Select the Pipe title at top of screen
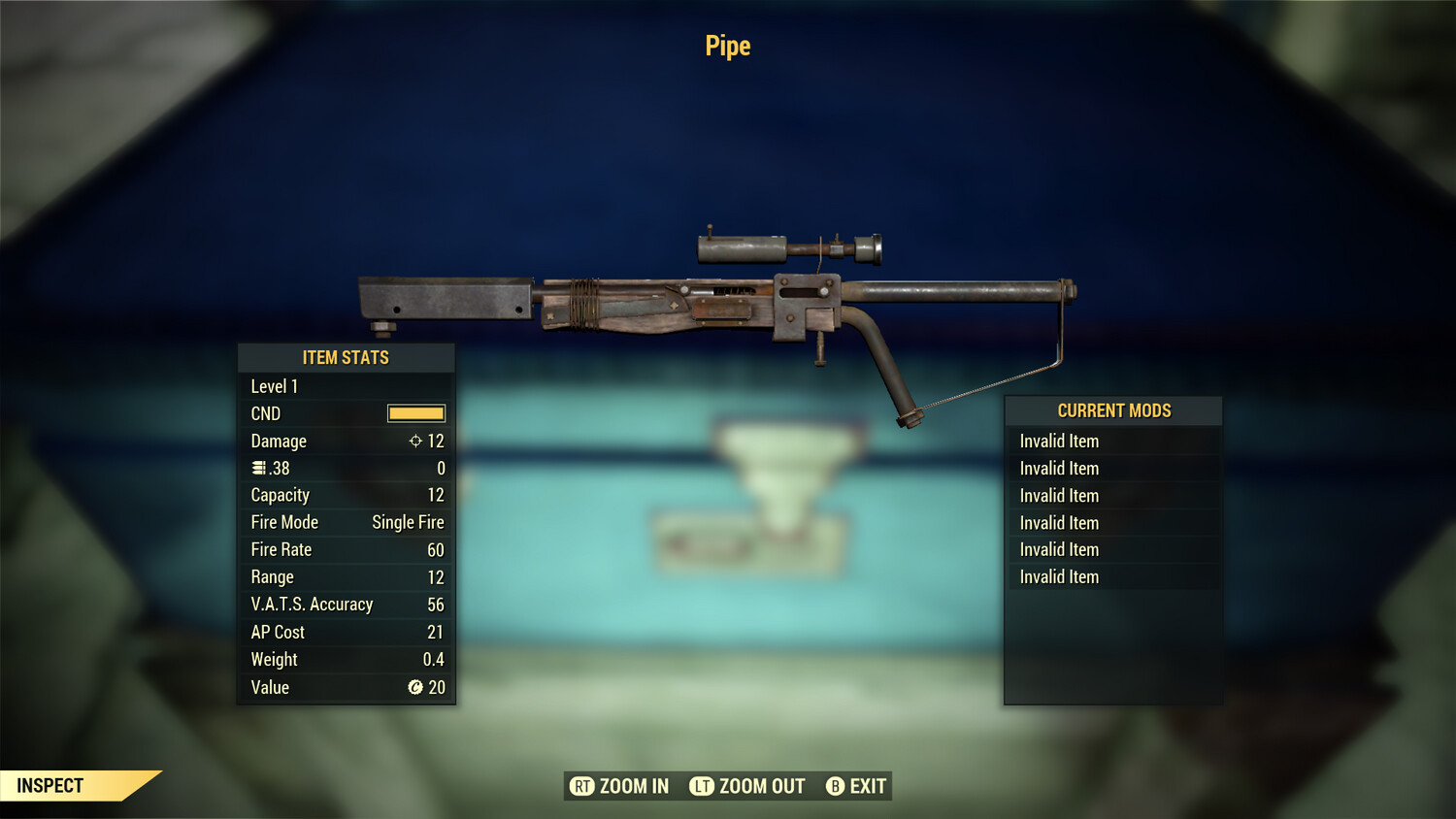The image size is (1456, 819). coord(726,45)
